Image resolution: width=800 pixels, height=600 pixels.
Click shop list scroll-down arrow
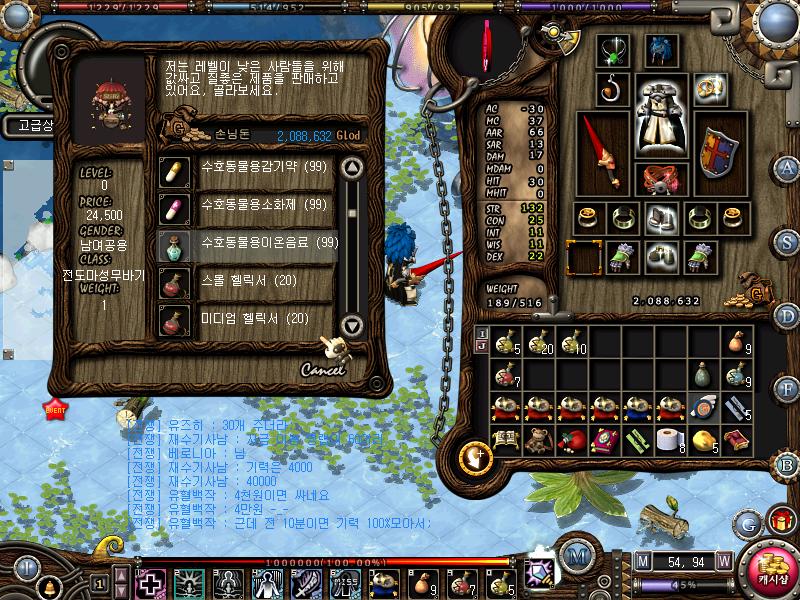point(351,324)
